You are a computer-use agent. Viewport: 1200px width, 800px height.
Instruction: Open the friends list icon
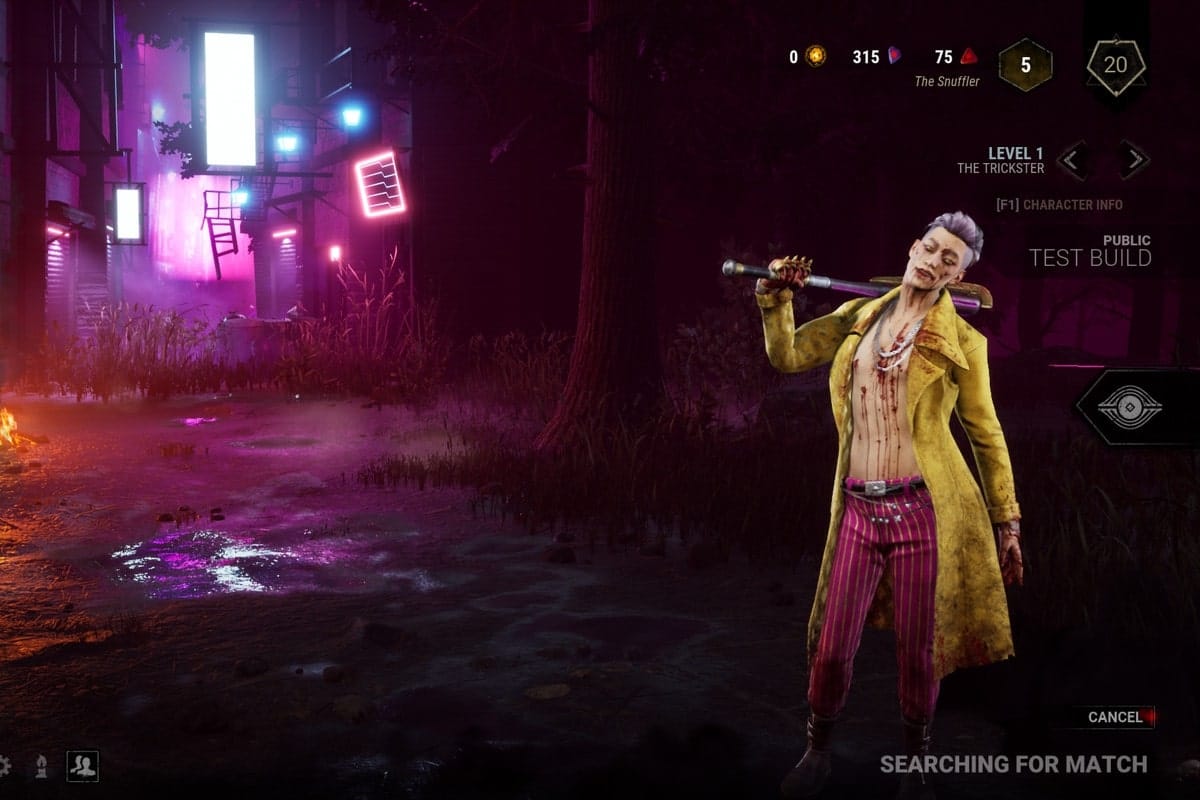[x=82, y=766]
